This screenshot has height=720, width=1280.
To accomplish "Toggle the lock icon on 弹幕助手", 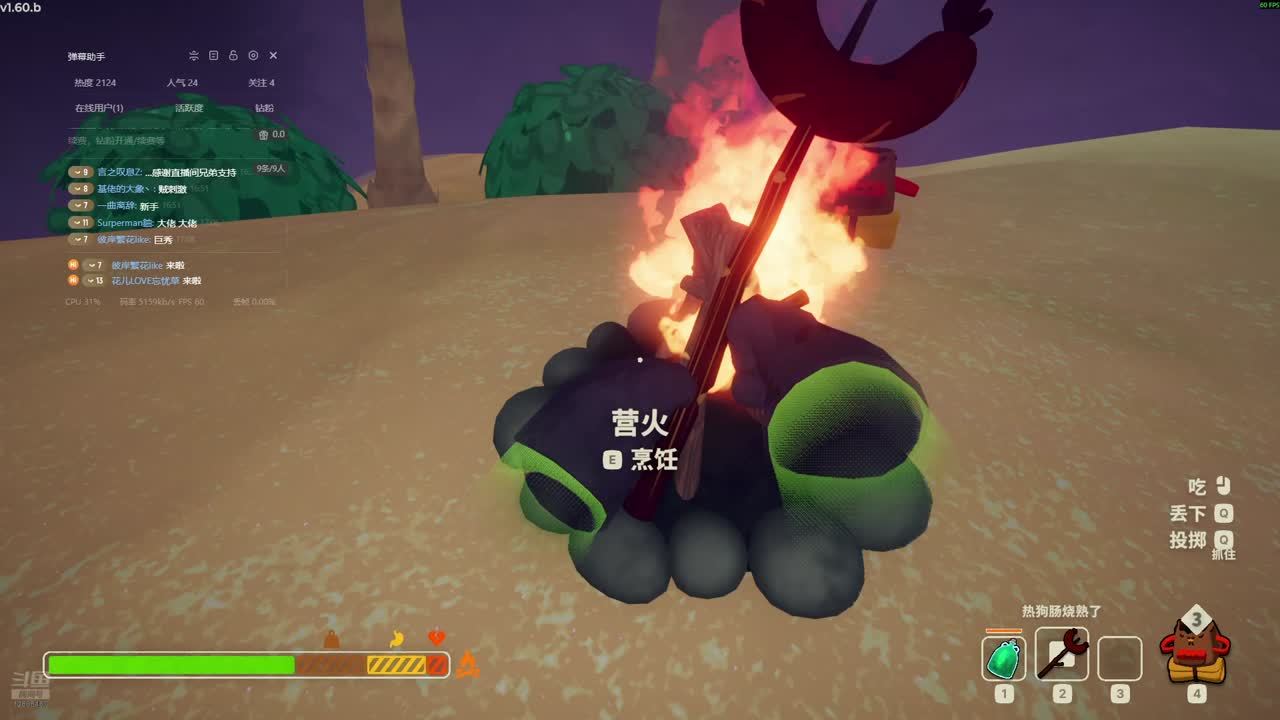I will click(233, 56).
